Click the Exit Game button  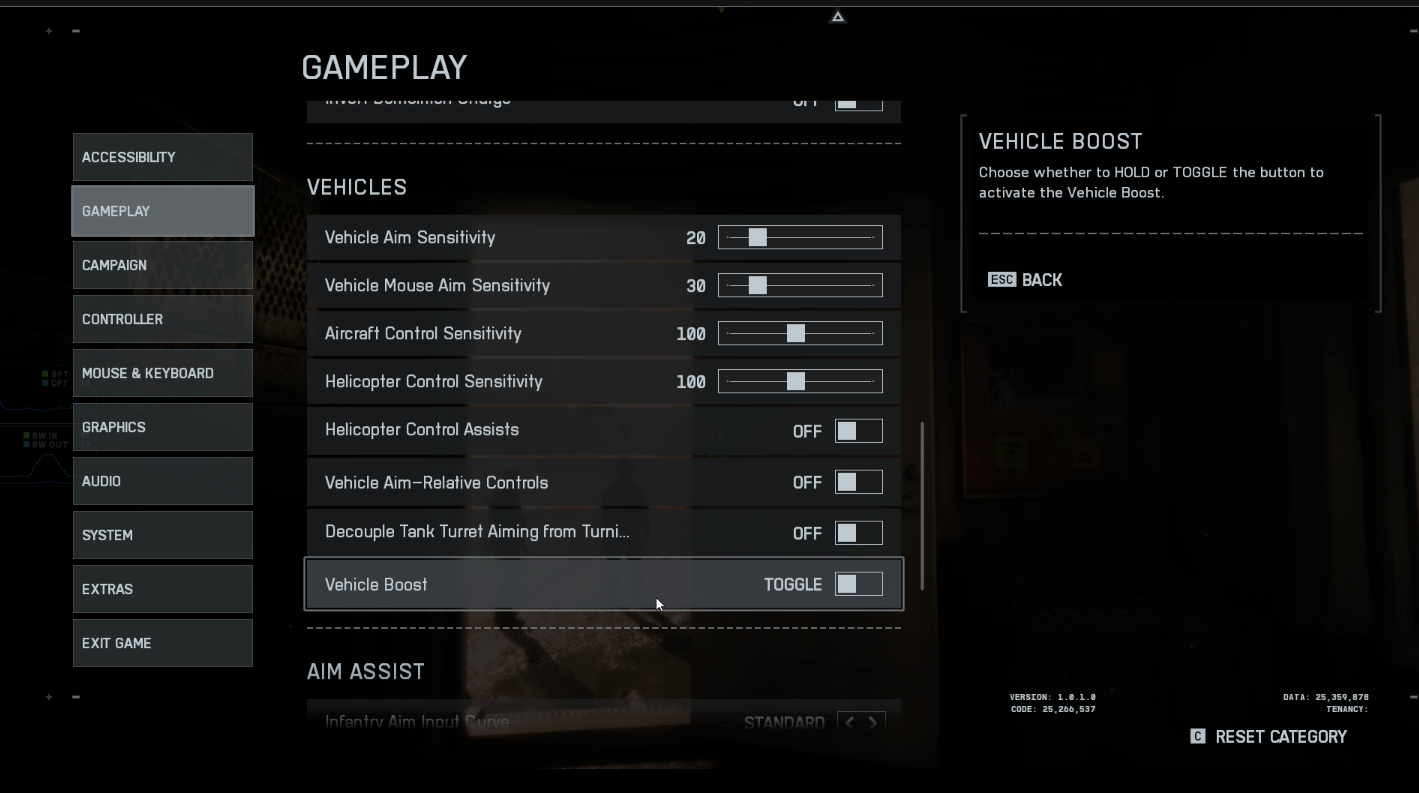162,643
